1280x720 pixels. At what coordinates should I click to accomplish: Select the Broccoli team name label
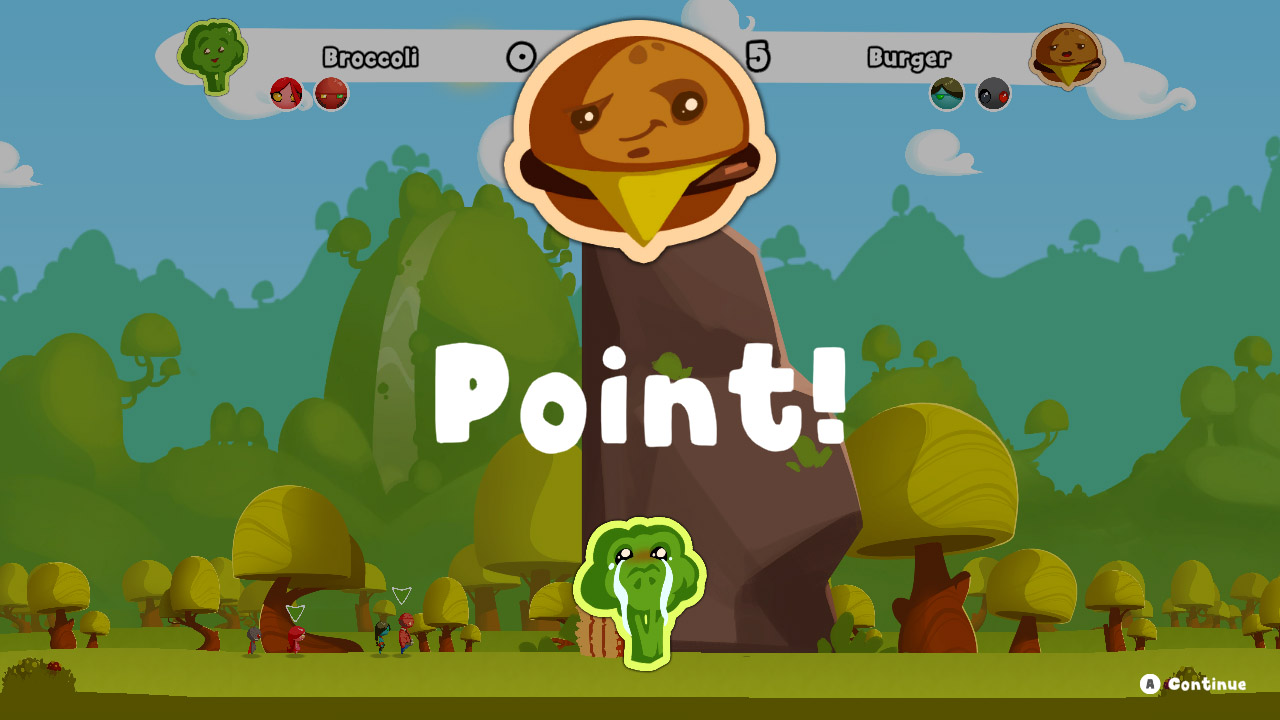pyautogui.click(x=370, y=58)
